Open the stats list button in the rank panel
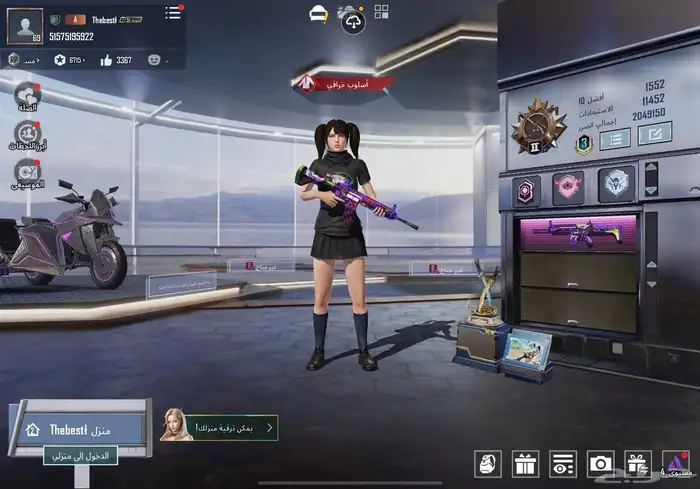700x489 pixels. (615, 139)
